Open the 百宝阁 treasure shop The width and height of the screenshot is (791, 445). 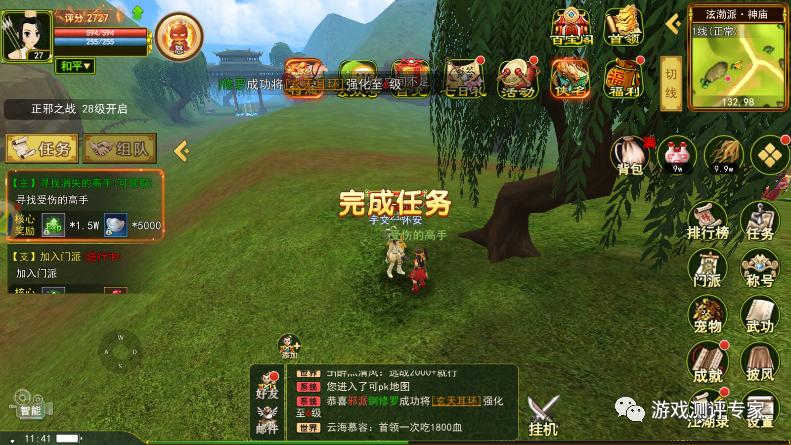(572, 27)
